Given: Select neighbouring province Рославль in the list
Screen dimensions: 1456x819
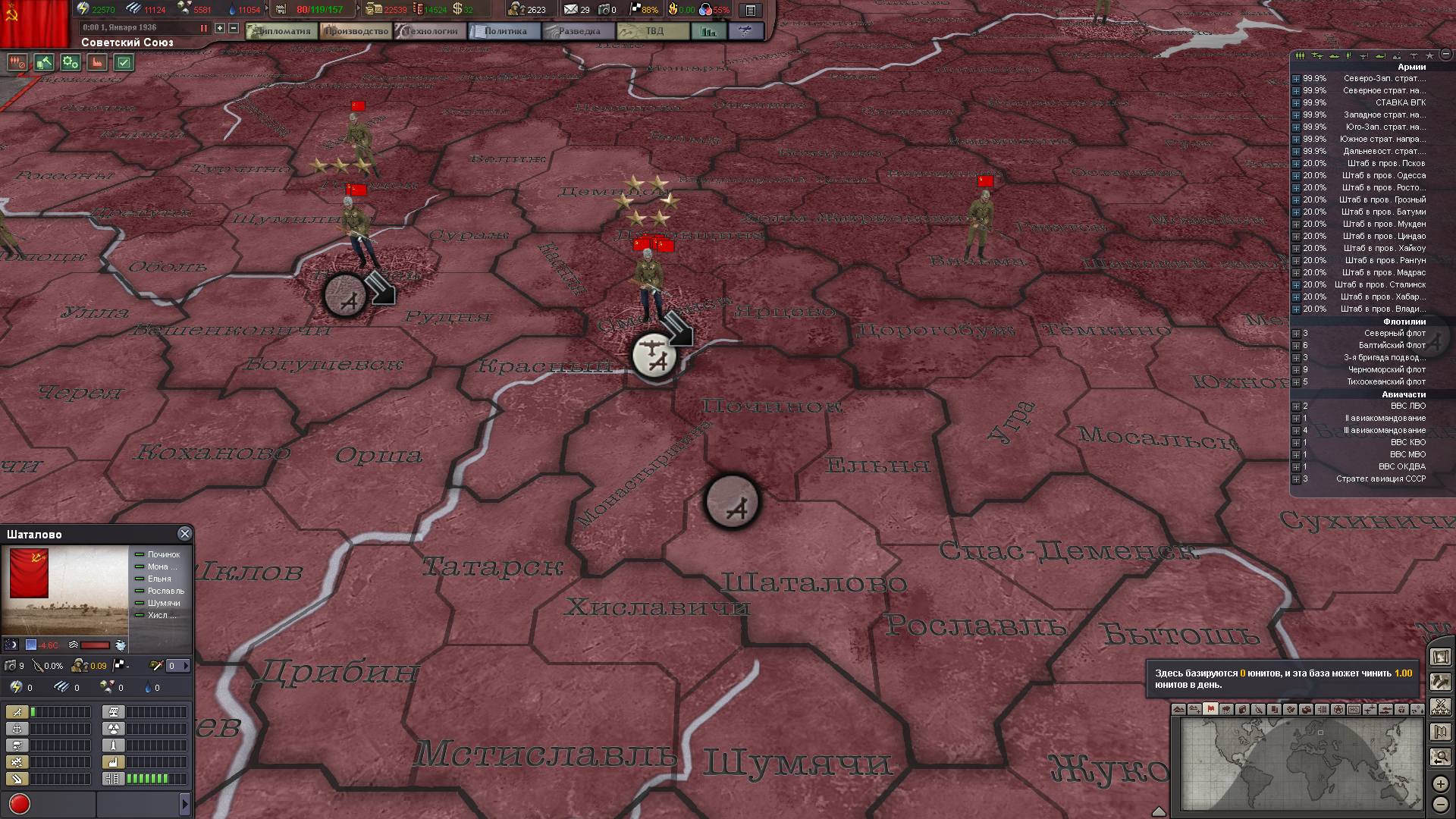Looking at the screenshot, I should point(165,591).
